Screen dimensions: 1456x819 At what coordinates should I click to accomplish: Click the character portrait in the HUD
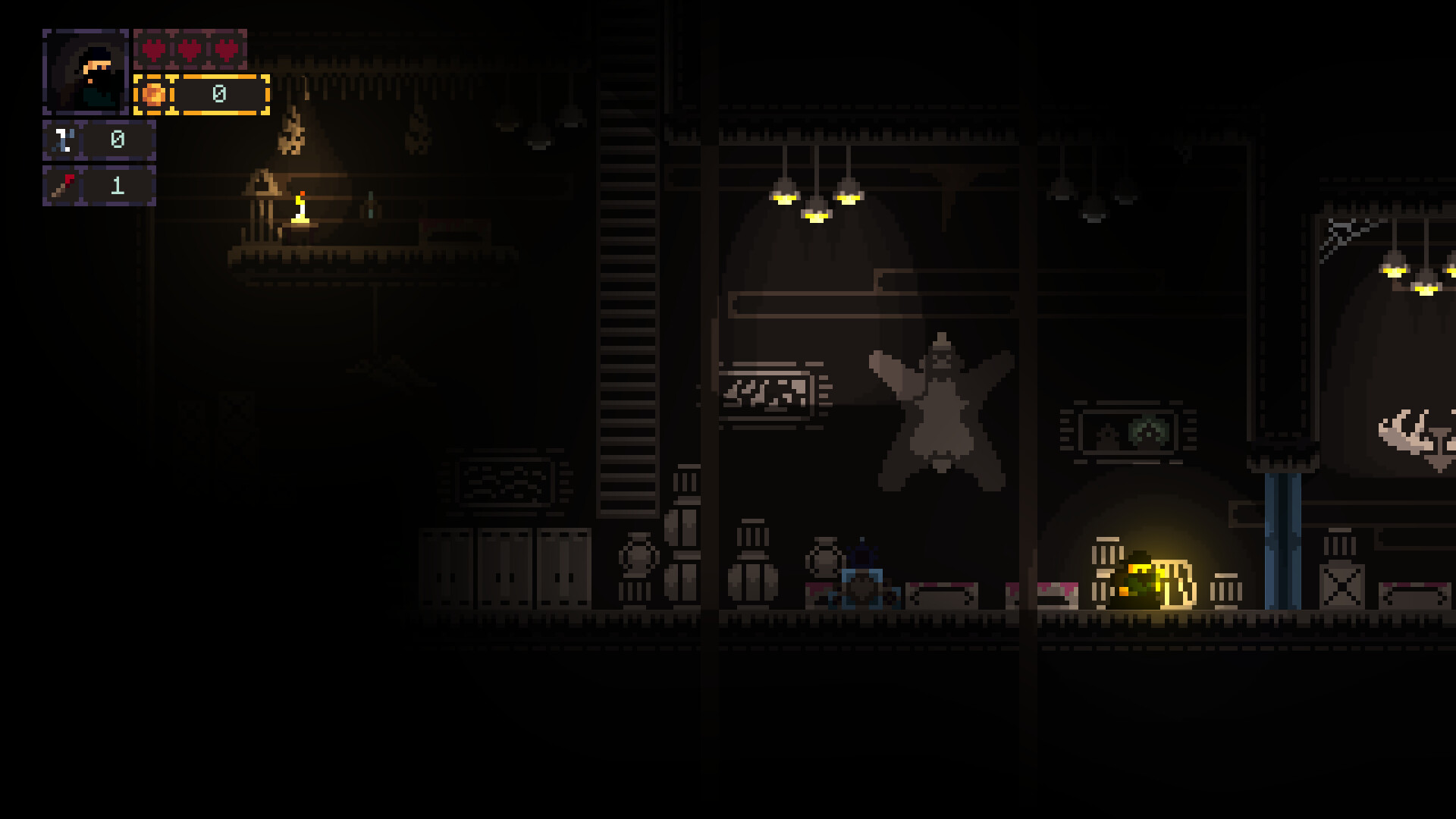click(85, 72)
